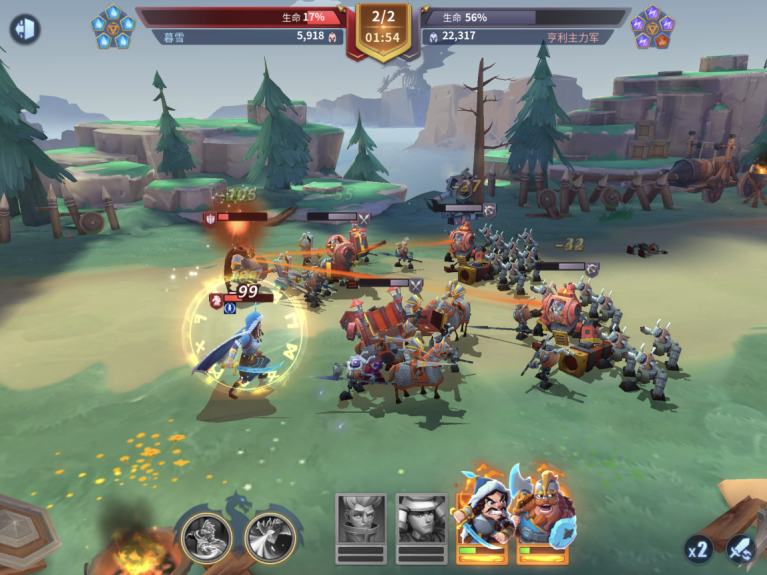Toggle auto-battle crossed swords button
This screenshot has width=767, height=575.
742,548
